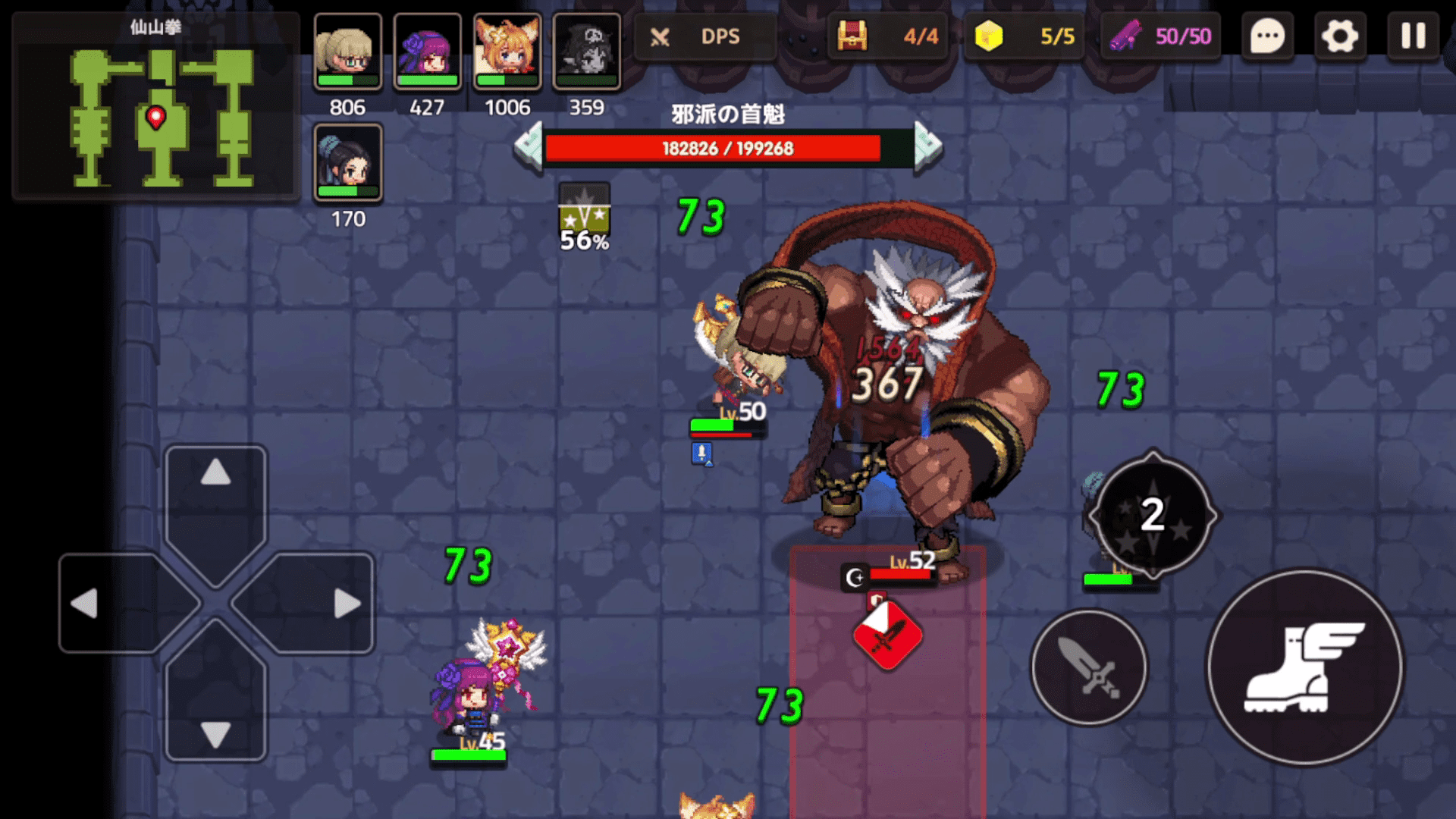Select the purple-haired hero portrait
Screen dimensions: 1456x819
click(428, 51)
